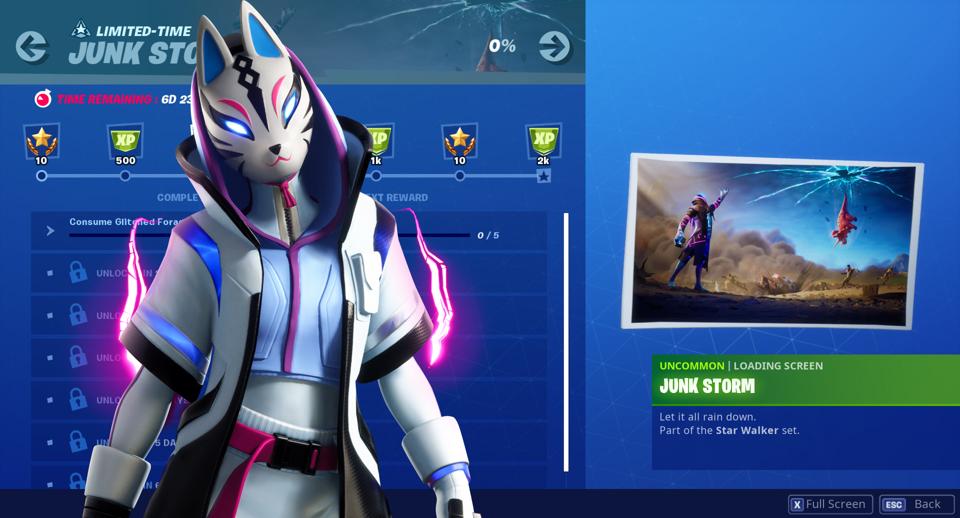The height and width of the screenshot is (518, 960).
Task: View the Junk Storm loading screen thumbnail
Action: 770,241
